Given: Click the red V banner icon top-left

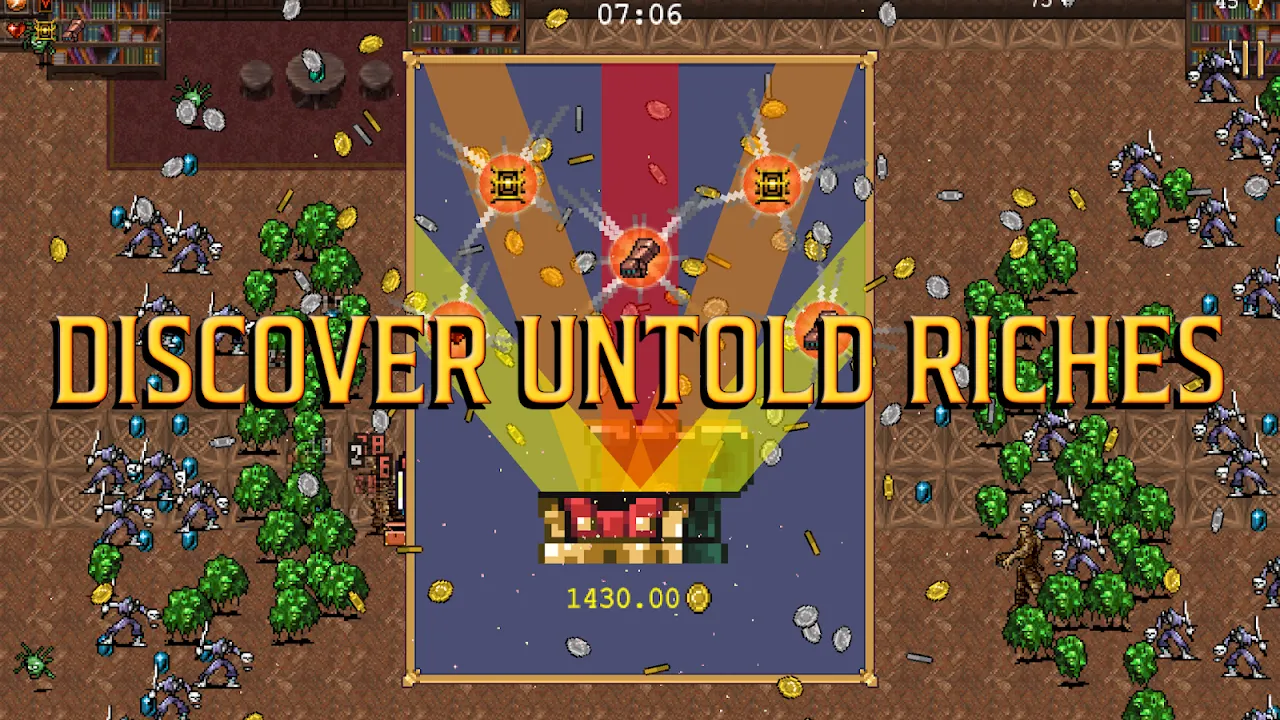Looking at the screenshot, I should (x=44, y=6).
